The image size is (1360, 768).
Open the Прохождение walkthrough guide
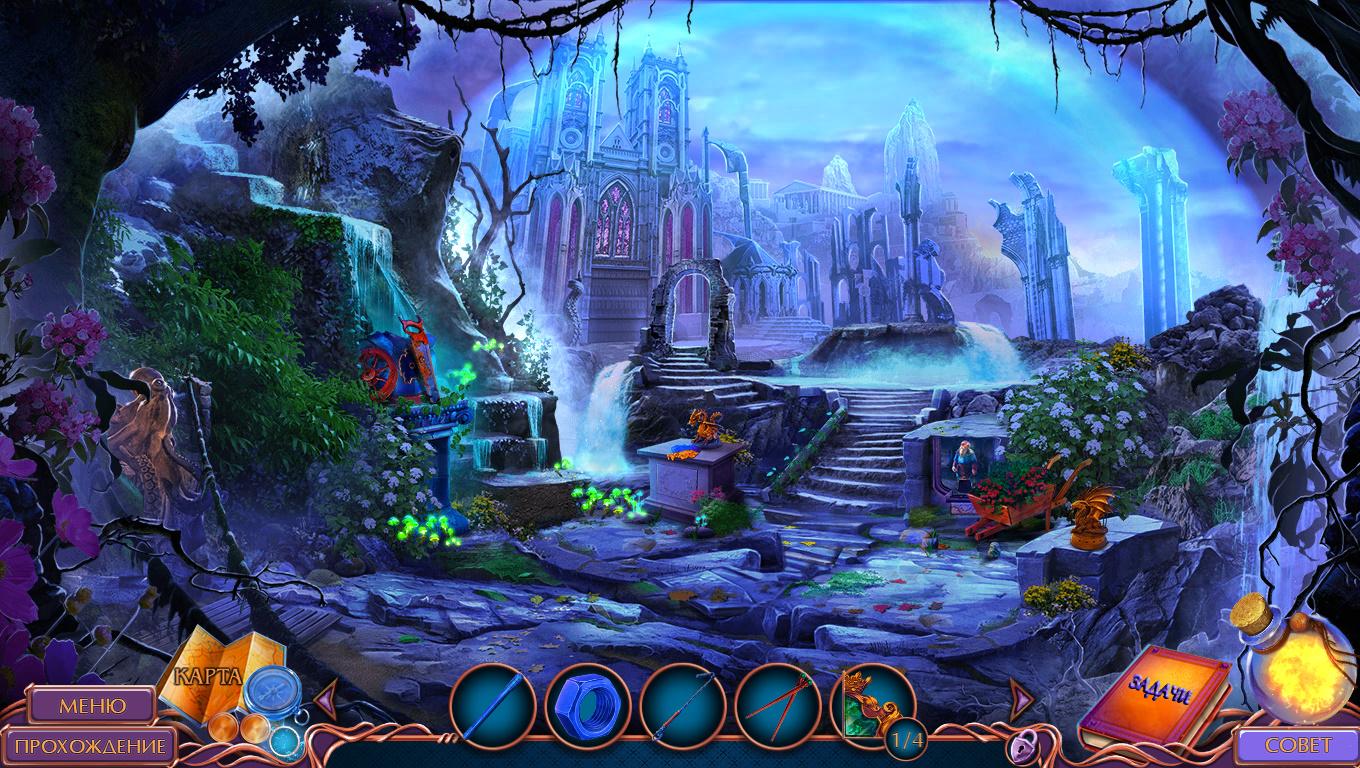91,746
